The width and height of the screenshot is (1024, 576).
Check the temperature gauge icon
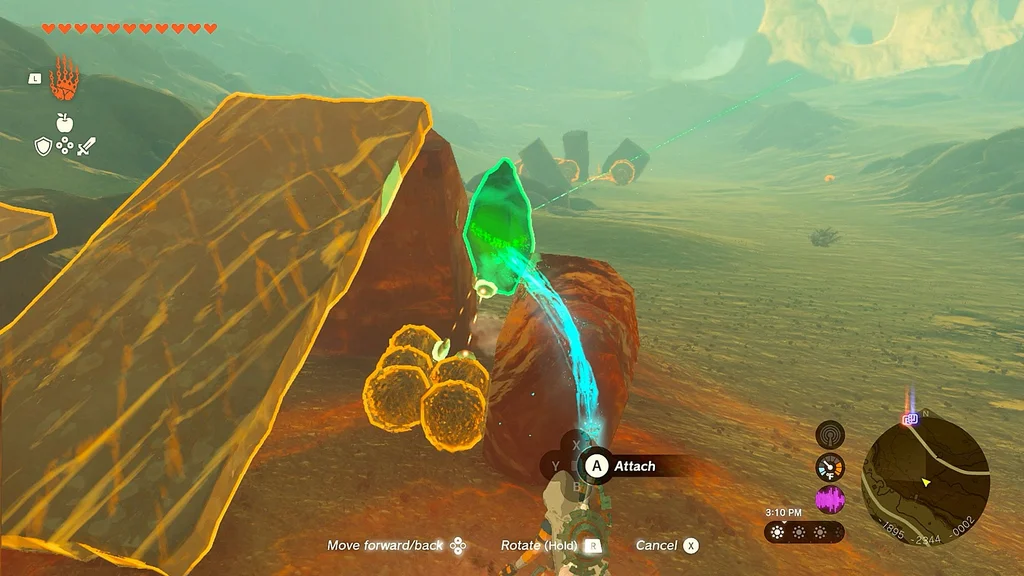click(x=830, y=467)
